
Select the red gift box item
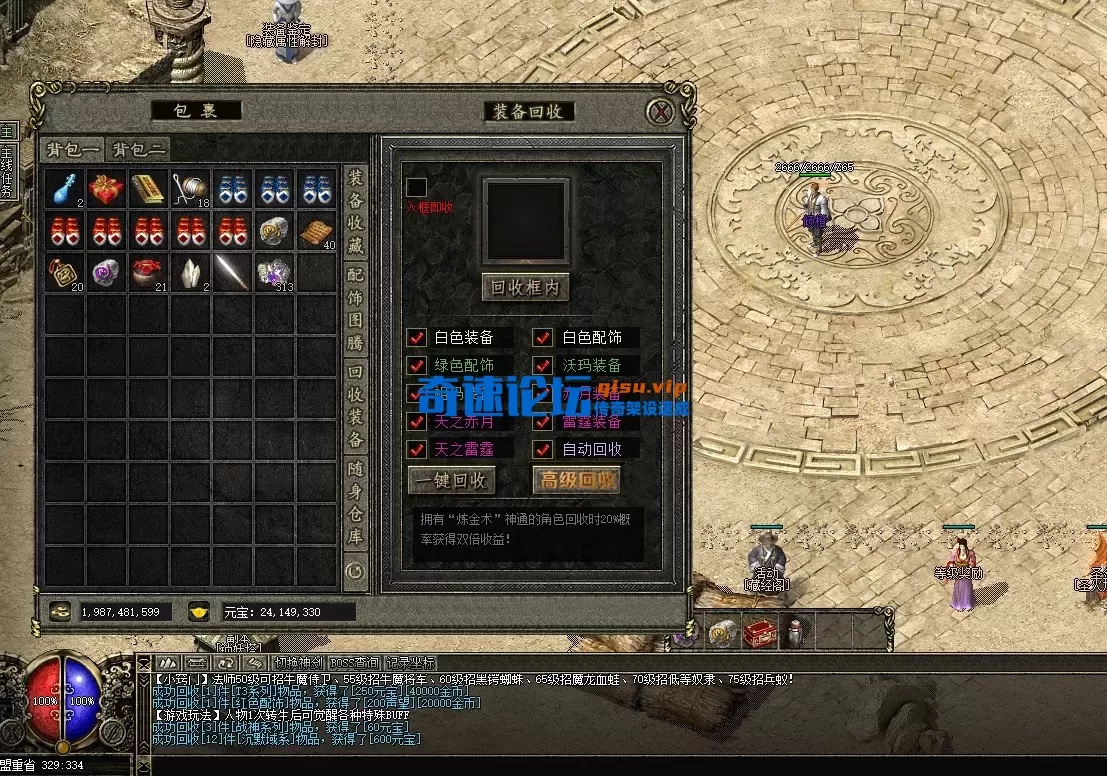click(106, 189)
